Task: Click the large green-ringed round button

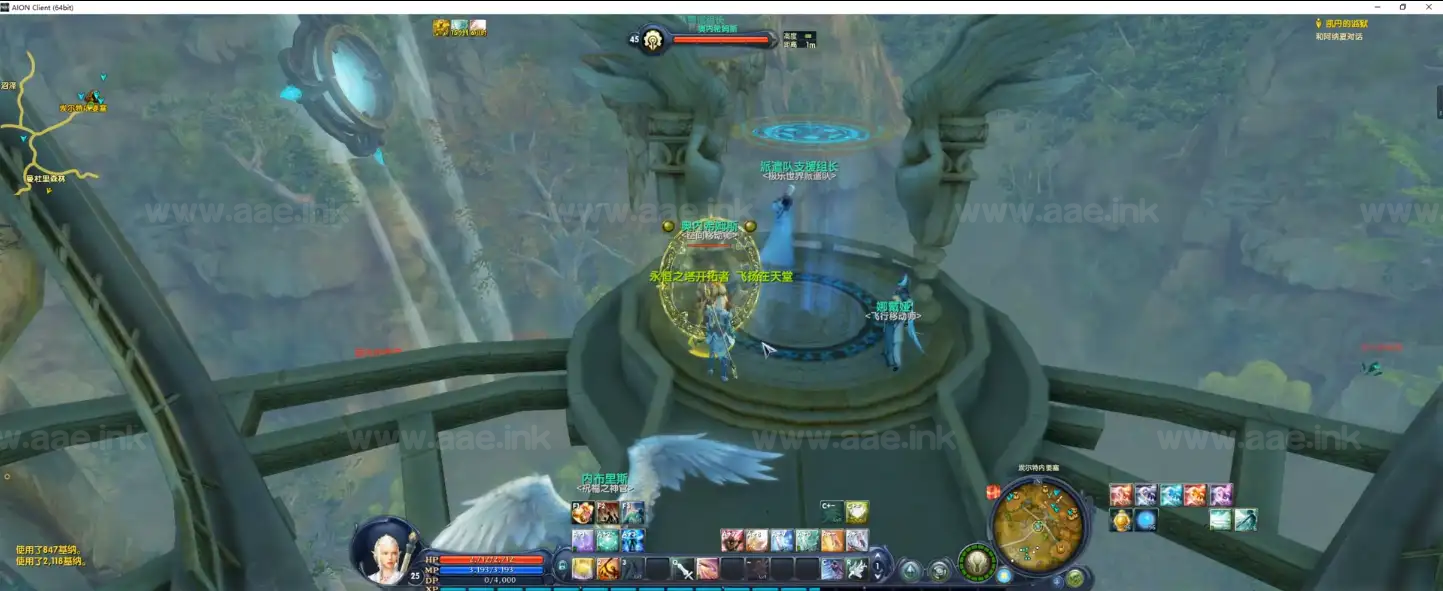Action: pos(977,562)
